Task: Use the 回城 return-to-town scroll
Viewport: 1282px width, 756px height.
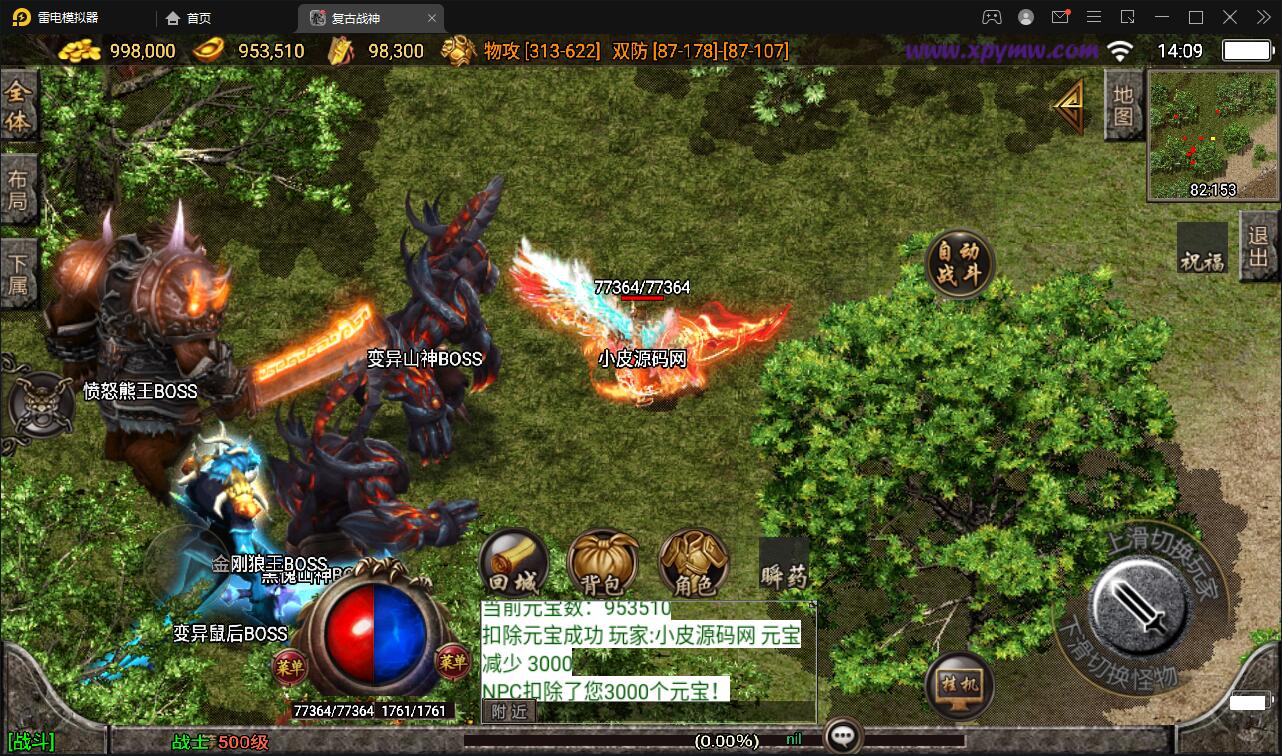Action: coord(514,564)
